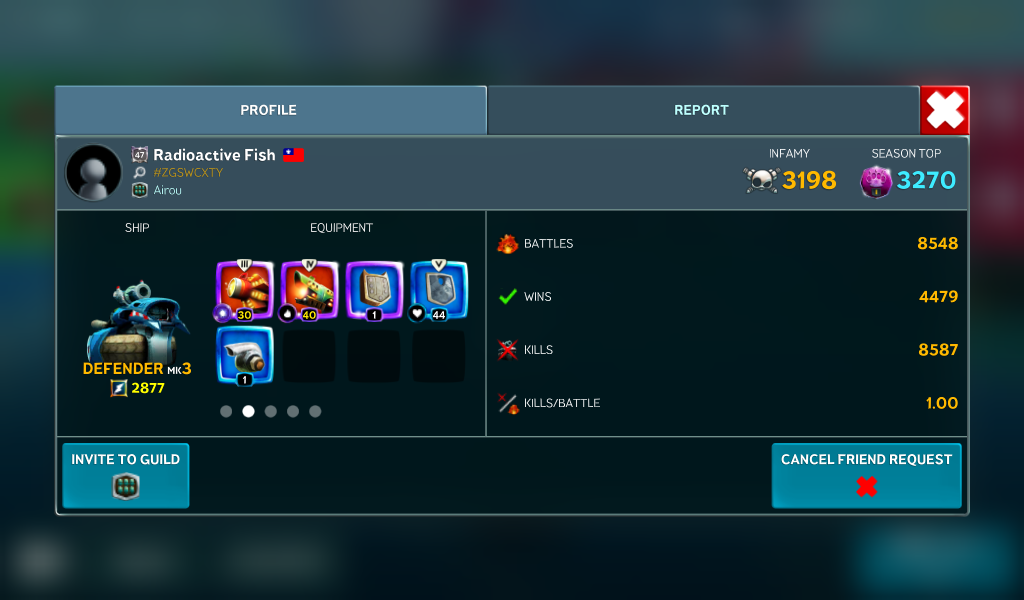Go to the first ship page dot
Viewport: 1024px width, 600px height.
pos(226,411)
